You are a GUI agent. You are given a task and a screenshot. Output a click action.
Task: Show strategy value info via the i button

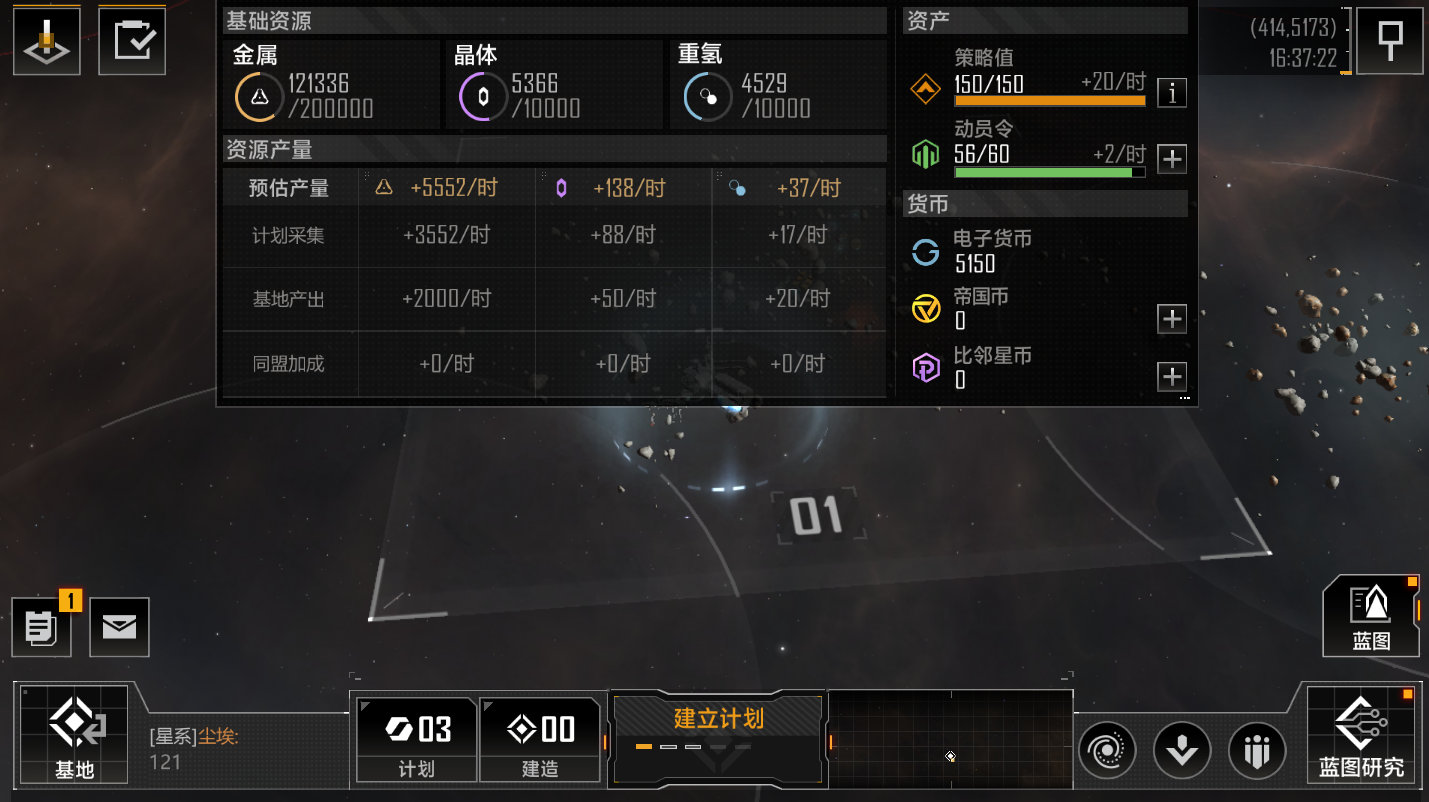(1172, 93)
